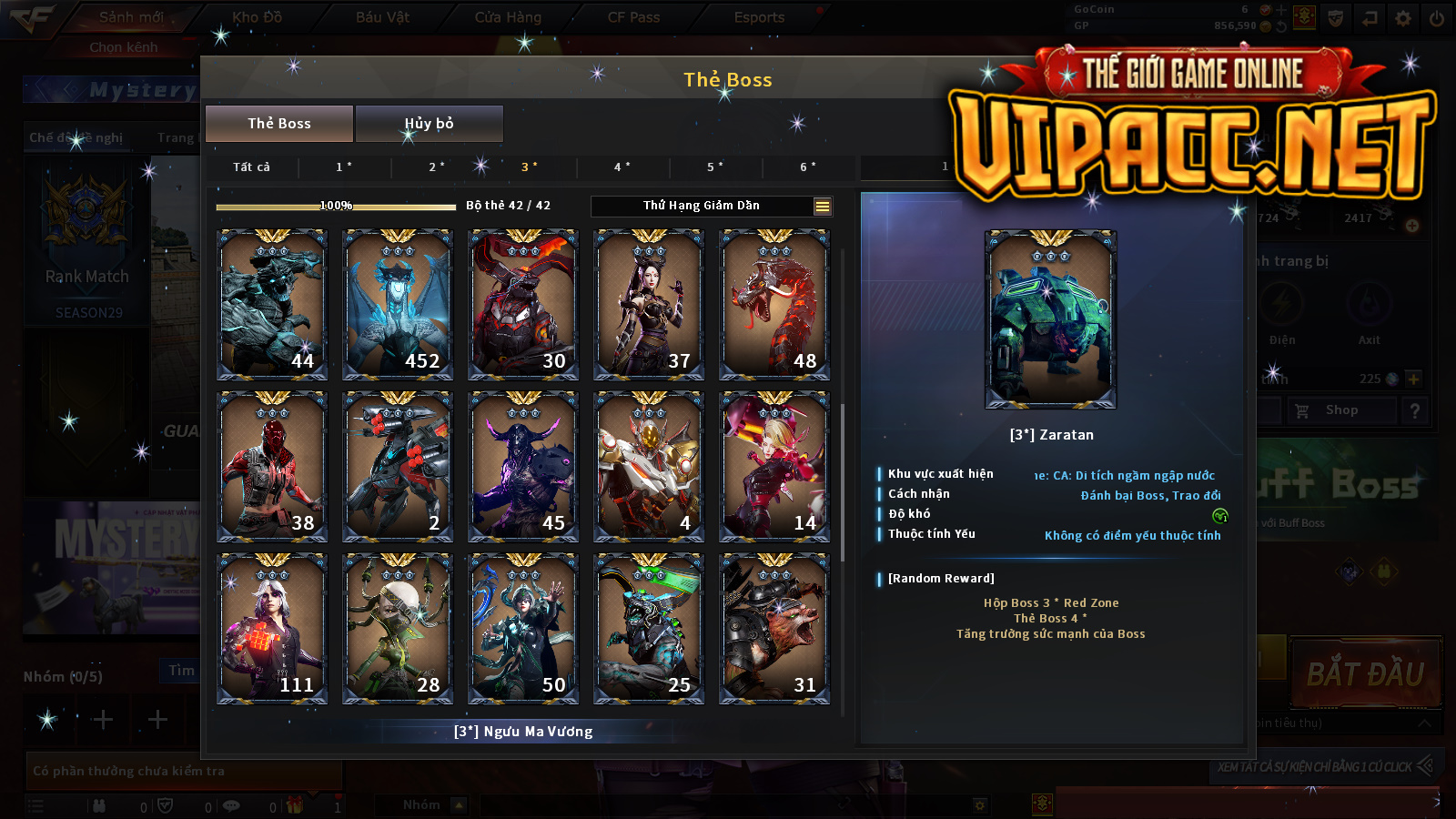
Task: Filter cards by 1 star
Action: 344,167
